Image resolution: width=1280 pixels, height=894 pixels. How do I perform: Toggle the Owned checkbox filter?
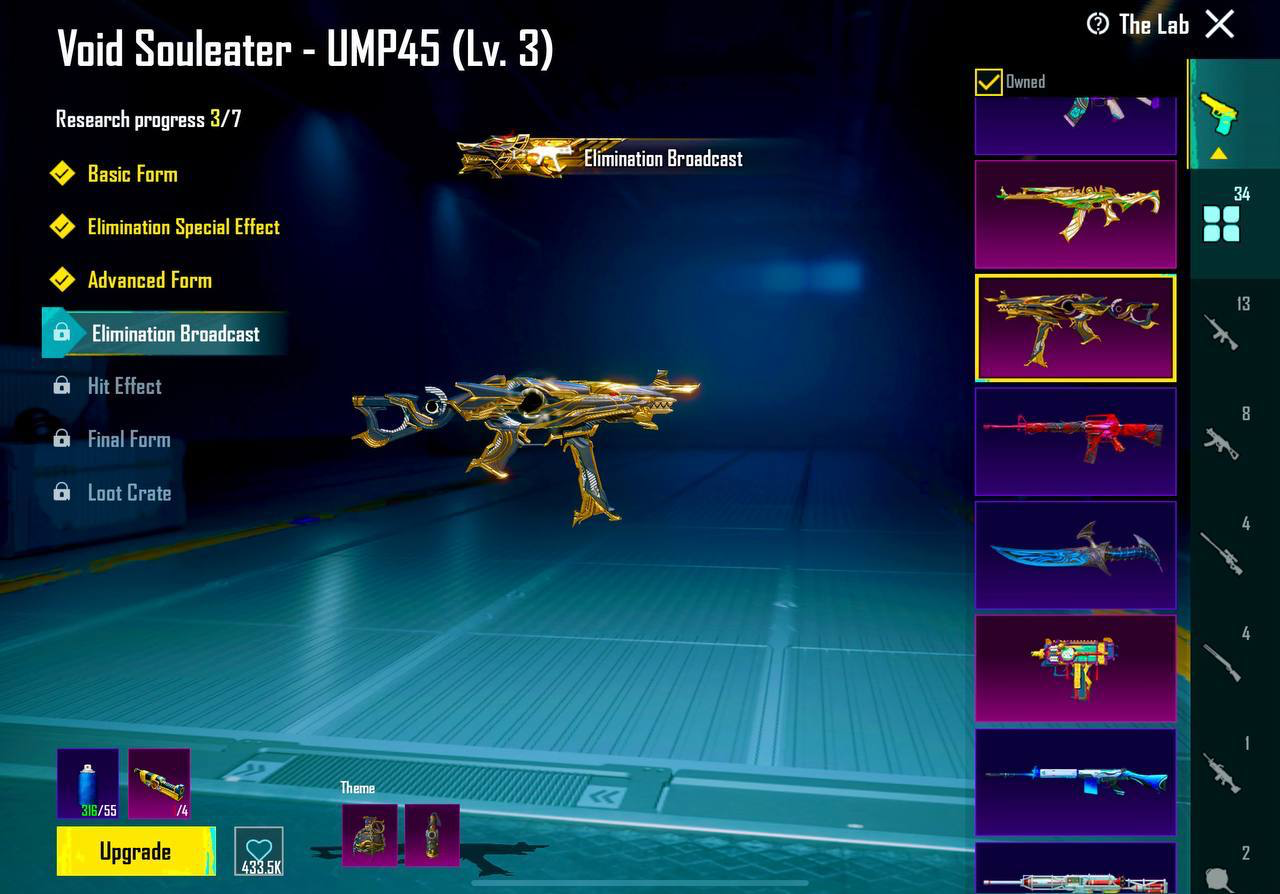click(x=989, y=82)
